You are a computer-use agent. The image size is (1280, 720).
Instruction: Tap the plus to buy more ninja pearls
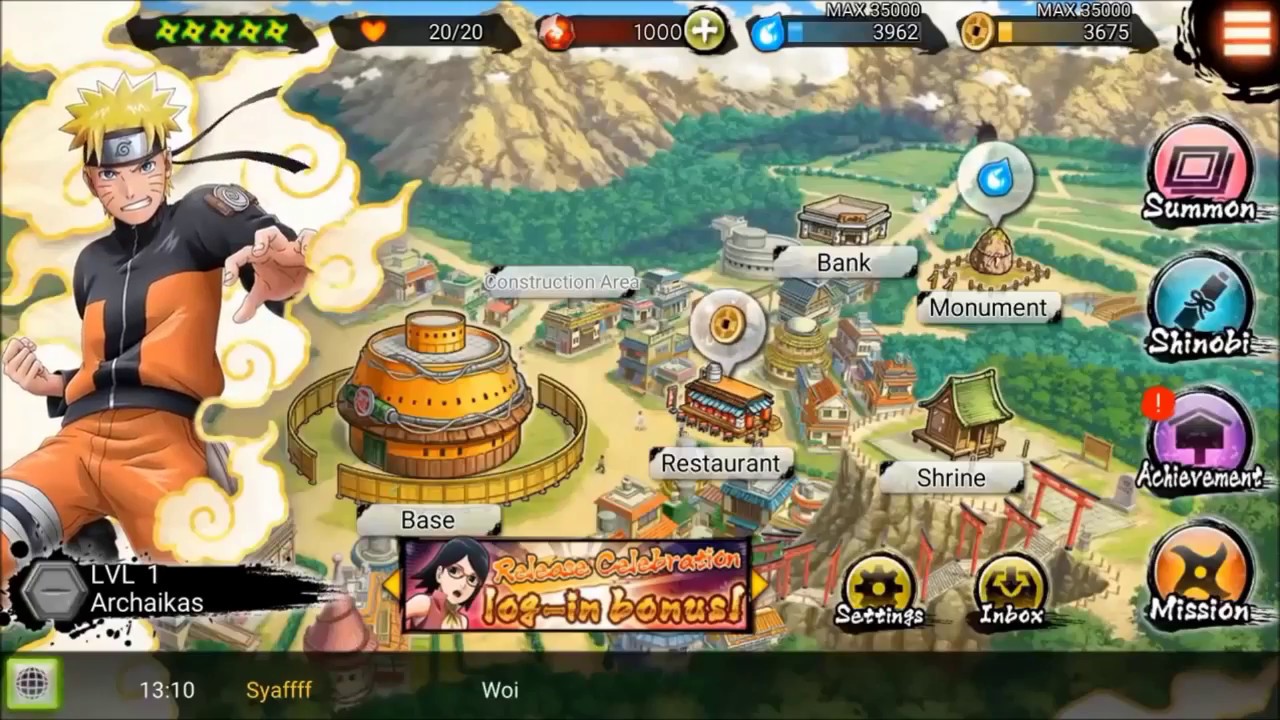(703, 31)
